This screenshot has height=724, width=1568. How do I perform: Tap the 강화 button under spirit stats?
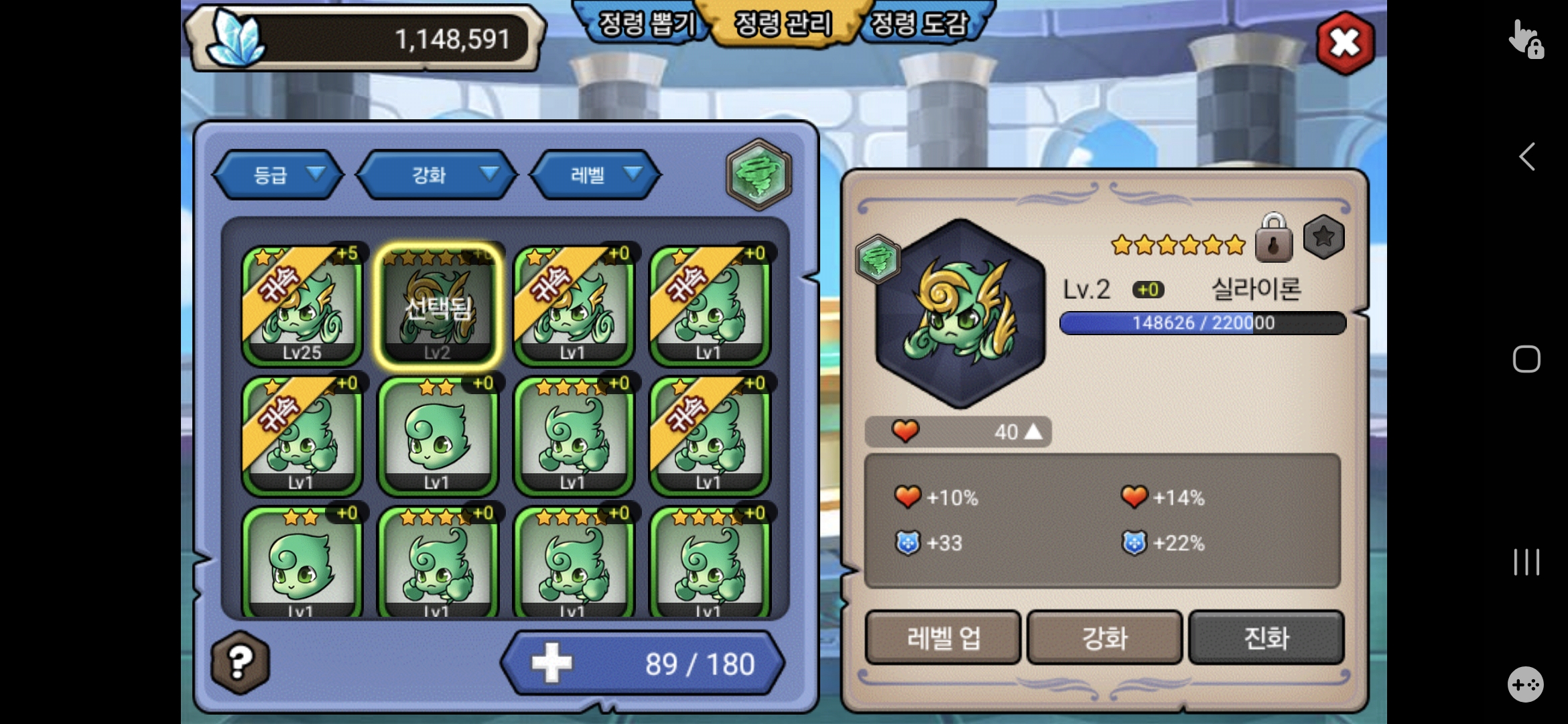pyautogui.click(x=1104, y=638)
